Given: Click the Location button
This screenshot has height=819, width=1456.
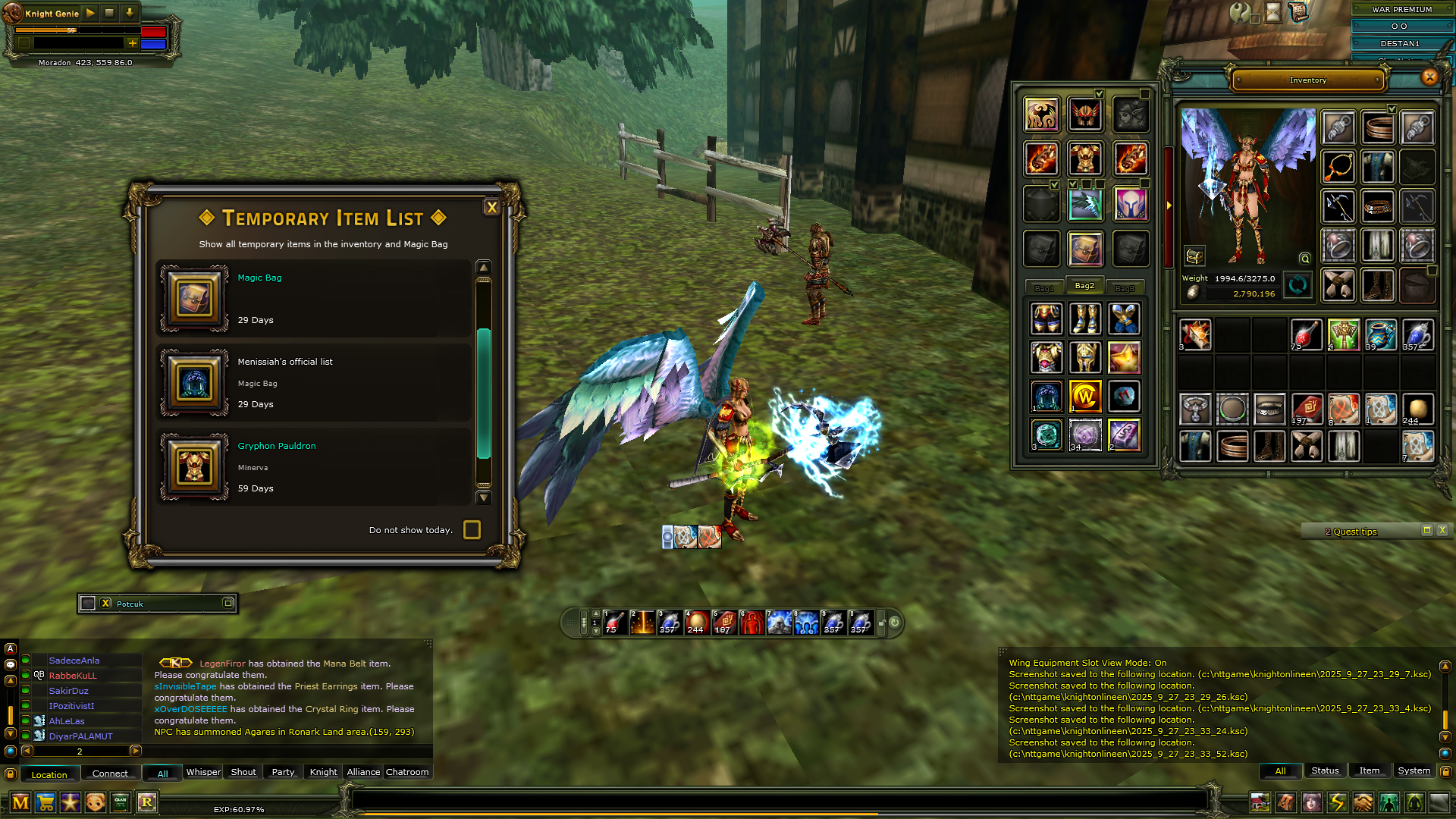Looking at the screenshot, I should [49, 774].
